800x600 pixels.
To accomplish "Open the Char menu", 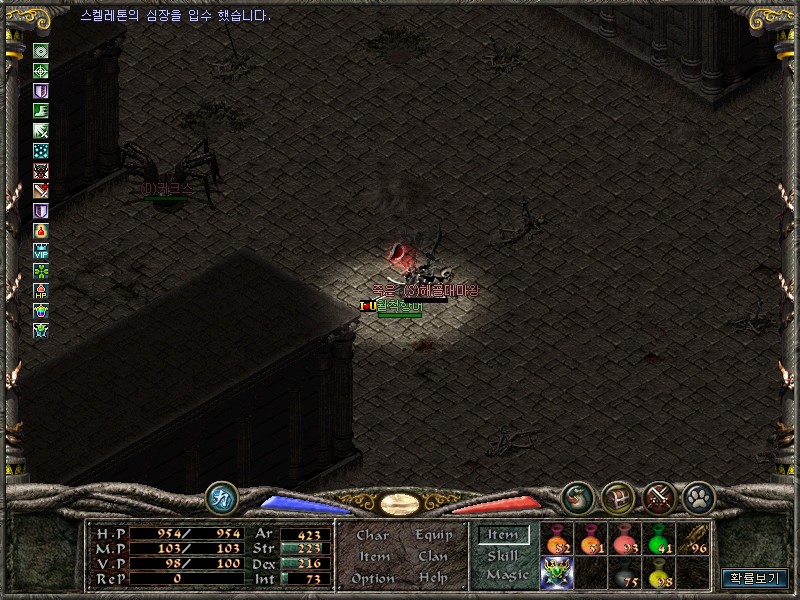I will [x=372, y=536].
